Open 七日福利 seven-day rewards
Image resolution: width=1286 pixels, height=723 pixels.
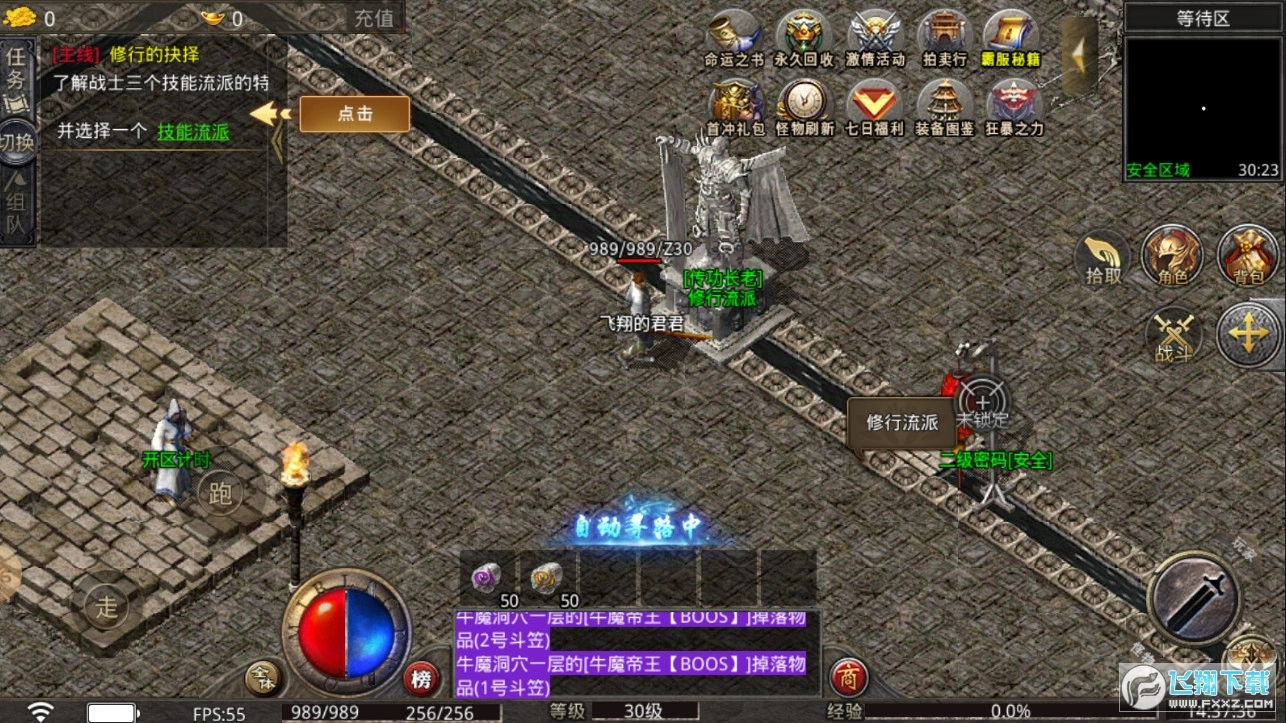875,107
